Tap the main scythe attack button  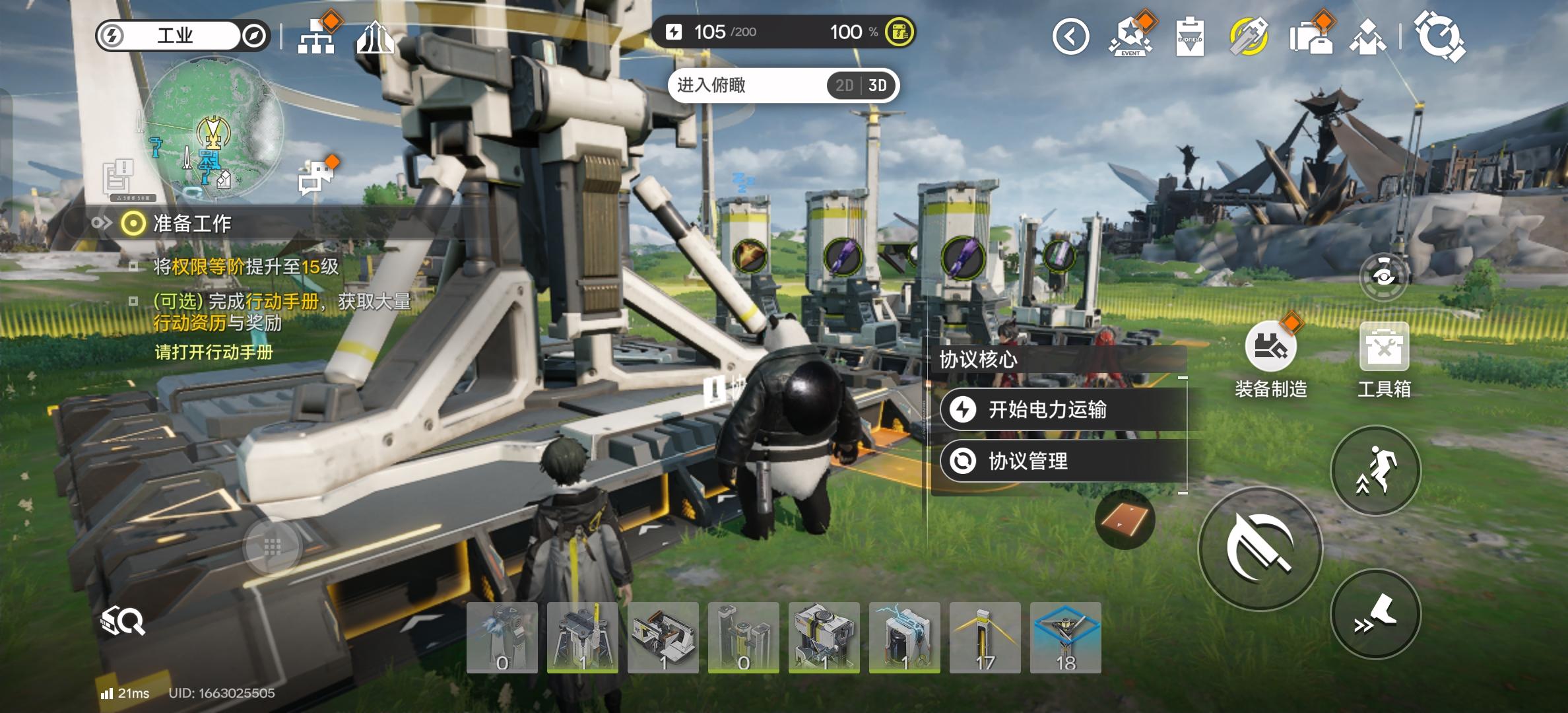pyautogui.click(x=1260, y=549)
